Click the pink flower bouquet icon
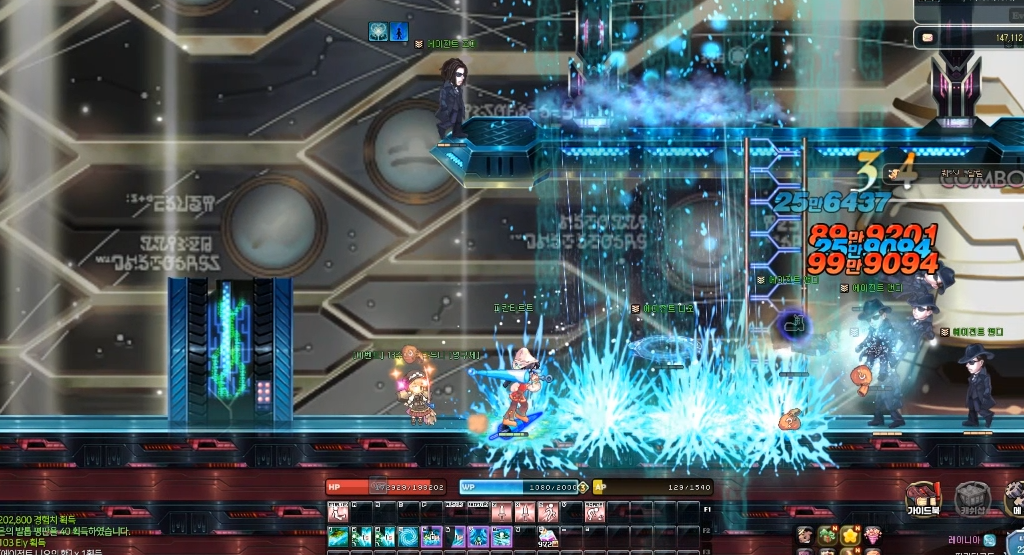 [873, 535]
